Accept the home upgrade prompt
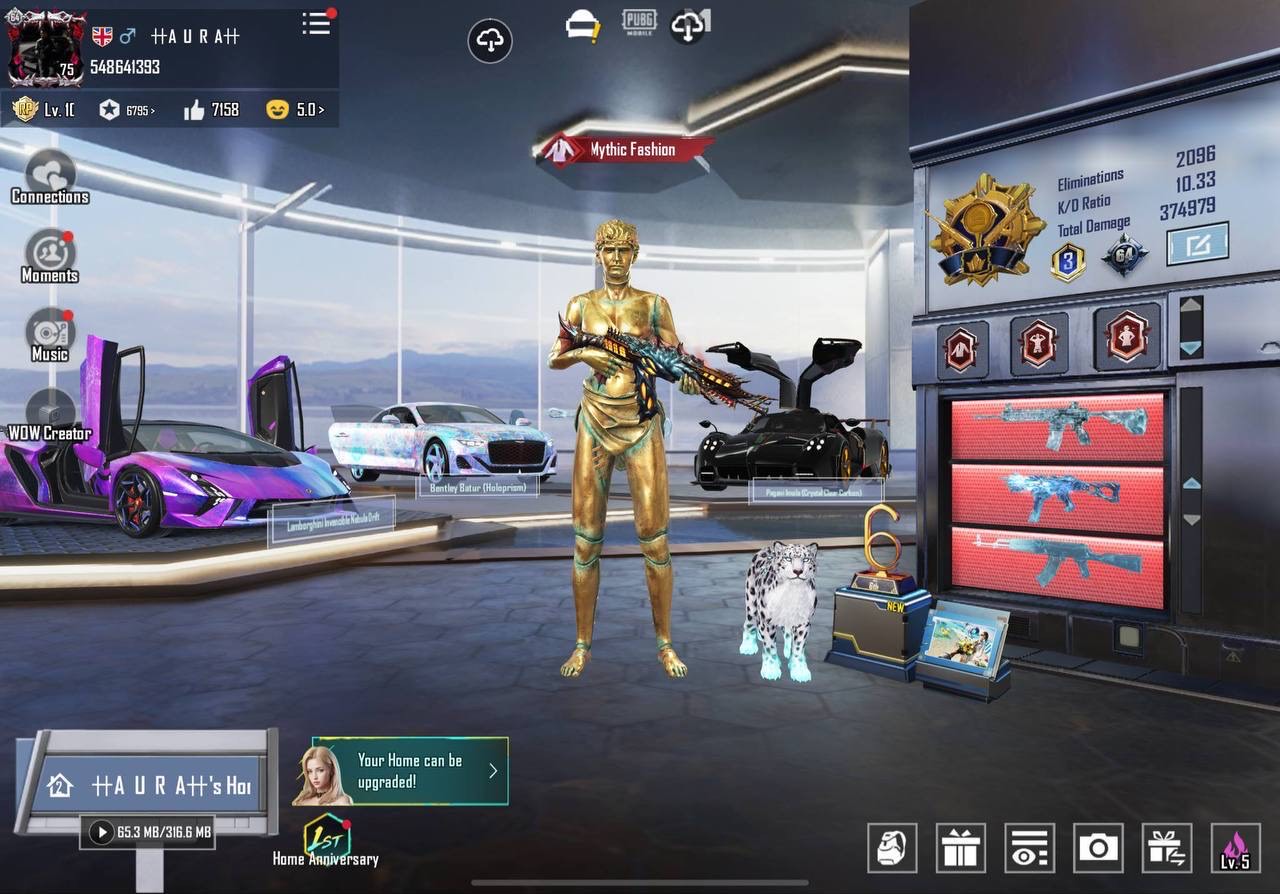The width and height of the screenshot is (1280, 894). coord(410,771)
